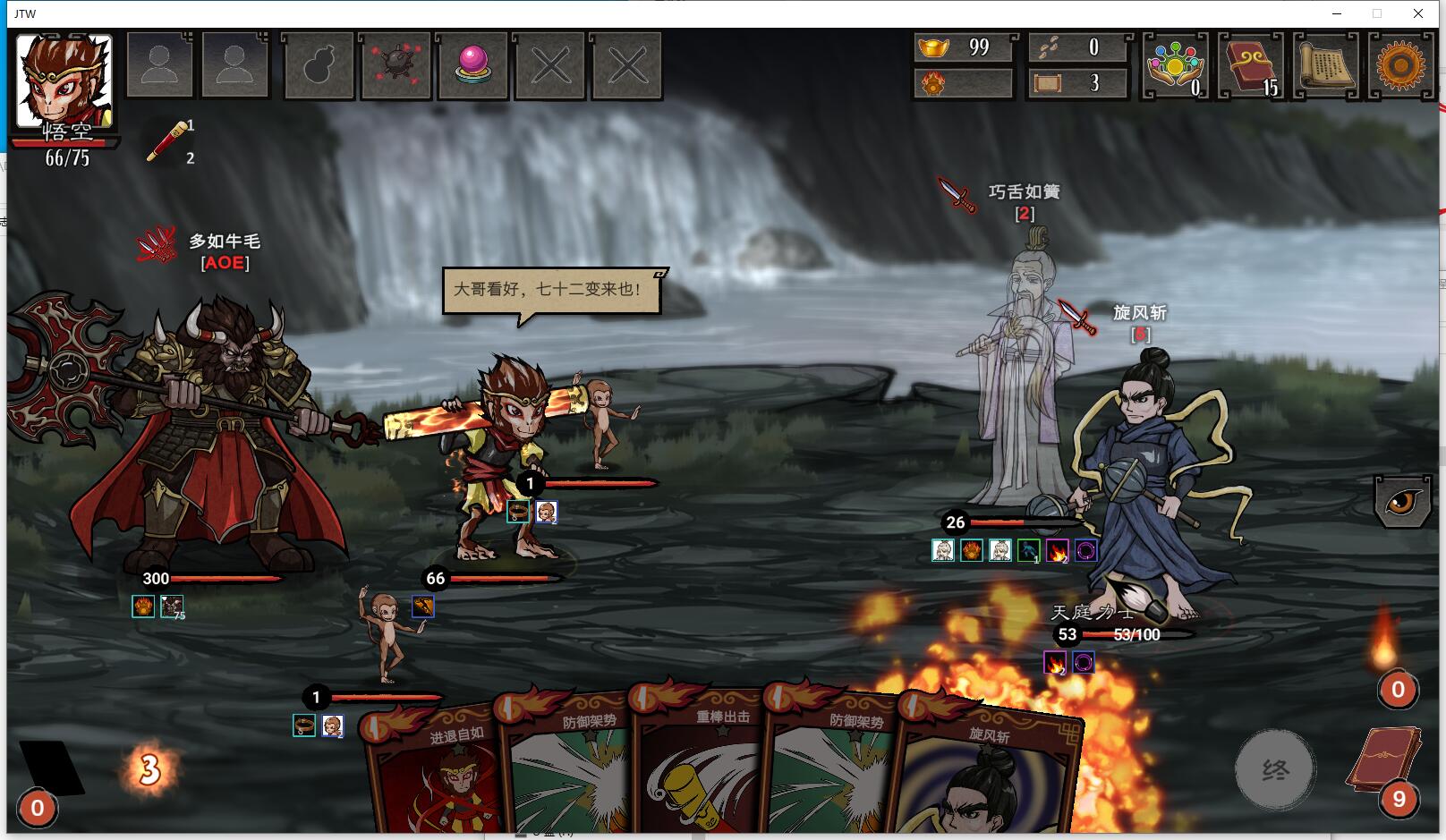
Task: Open the colored gems in hands icon
Action: (1175, 66)
